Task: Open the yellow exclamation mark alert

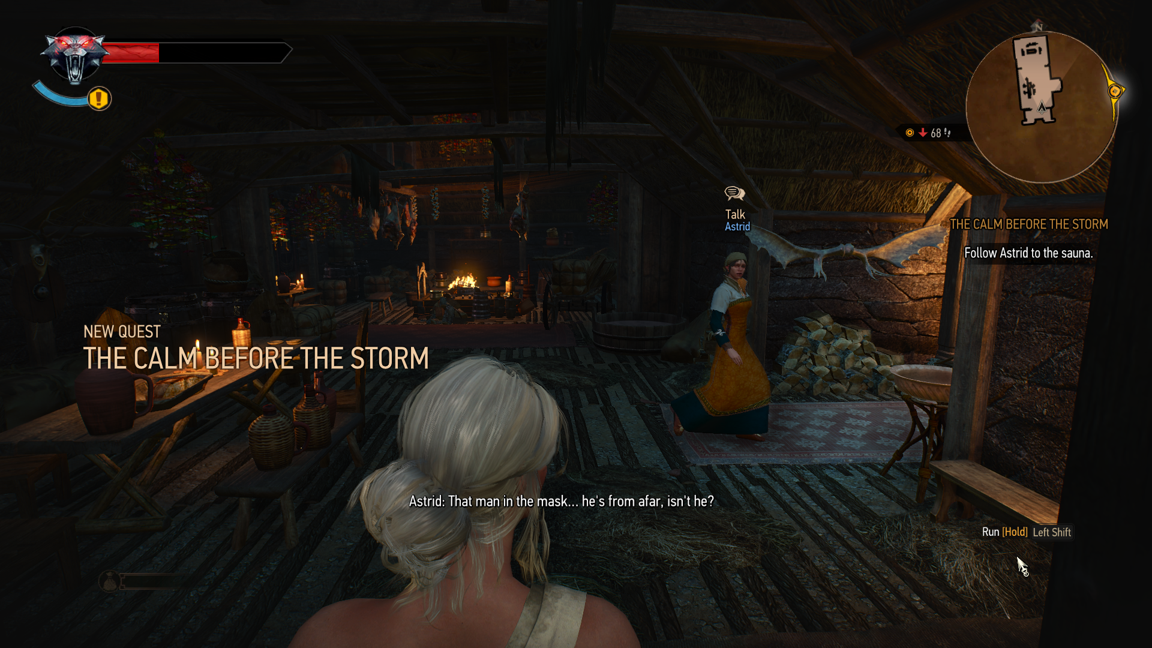Action: [99, 99]
